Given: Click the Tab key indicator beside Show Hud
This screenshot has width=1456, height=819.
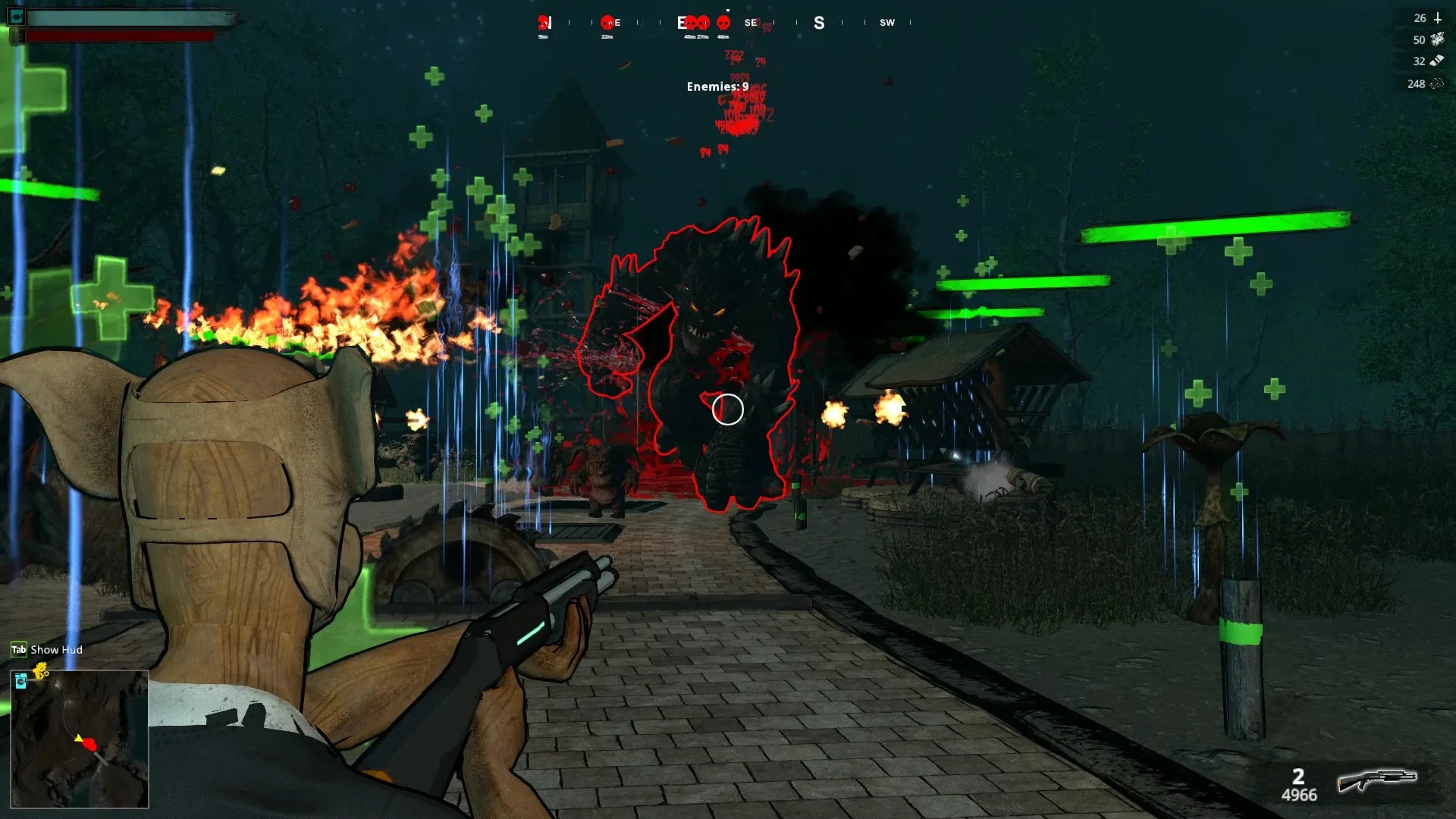Looking at the screenshot, I should tap(18, 650).
